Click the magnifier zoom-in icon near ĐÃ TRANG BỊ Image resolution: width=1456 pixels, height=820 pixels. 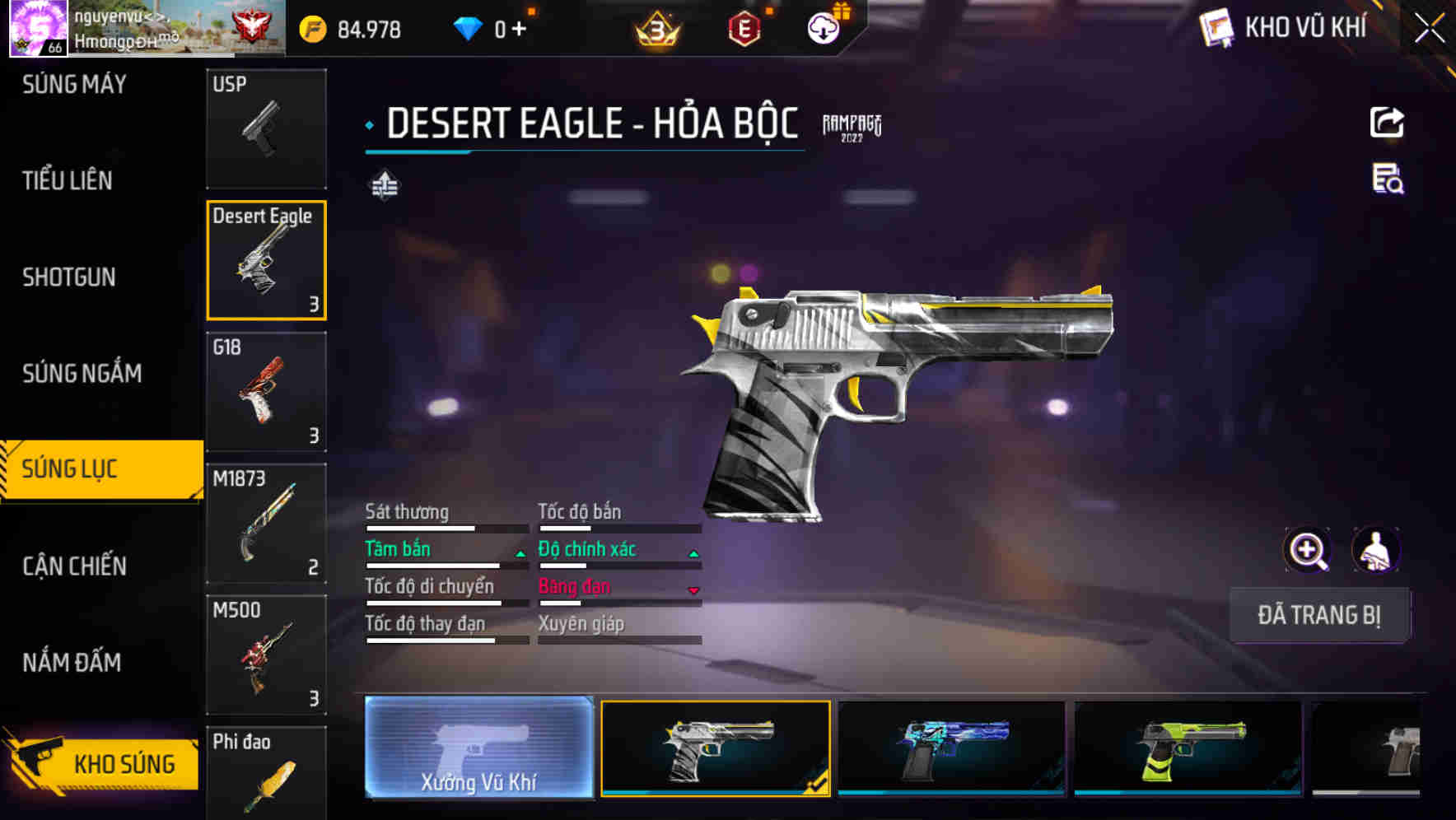pos(1307,549)
